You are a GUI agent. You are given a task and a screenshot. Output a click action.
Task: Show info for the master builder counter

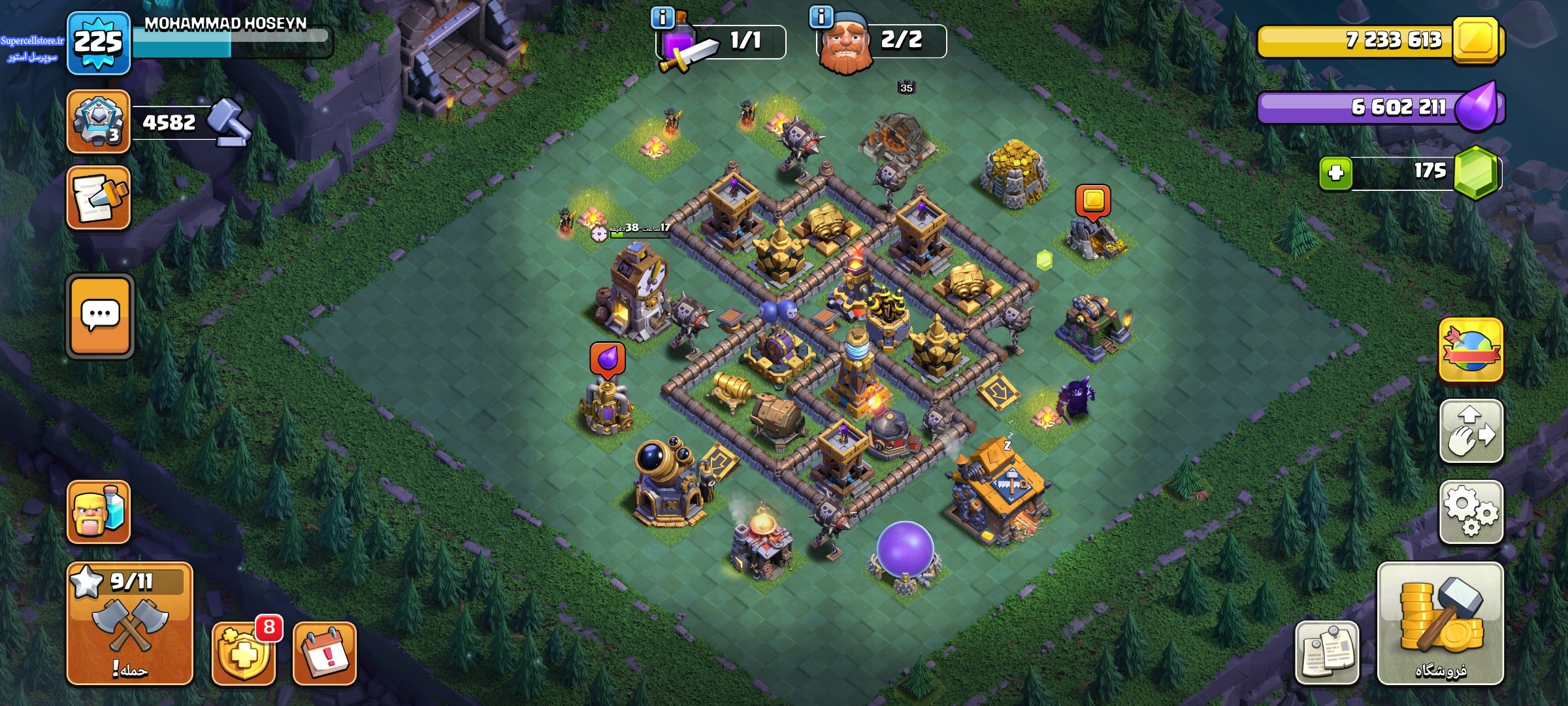tap(821, 18)
